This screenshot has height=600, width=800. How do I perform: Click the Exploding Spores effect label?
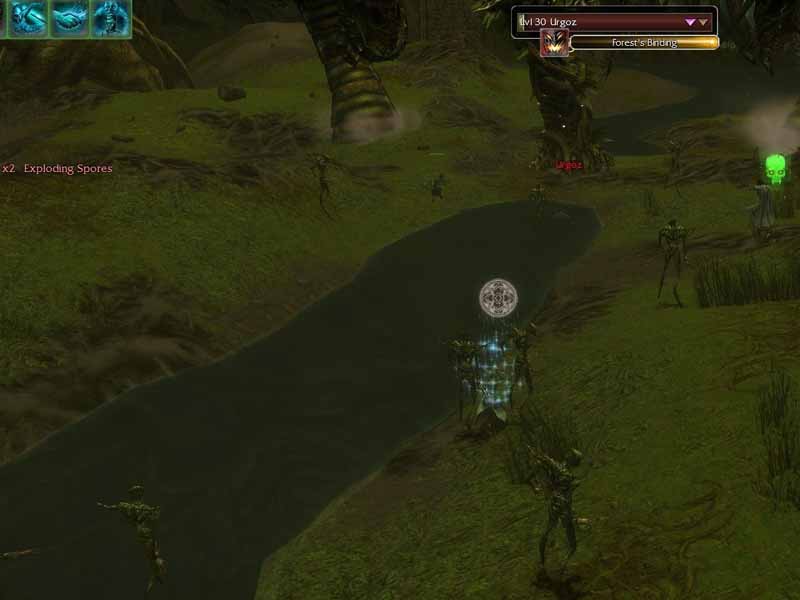67,169
